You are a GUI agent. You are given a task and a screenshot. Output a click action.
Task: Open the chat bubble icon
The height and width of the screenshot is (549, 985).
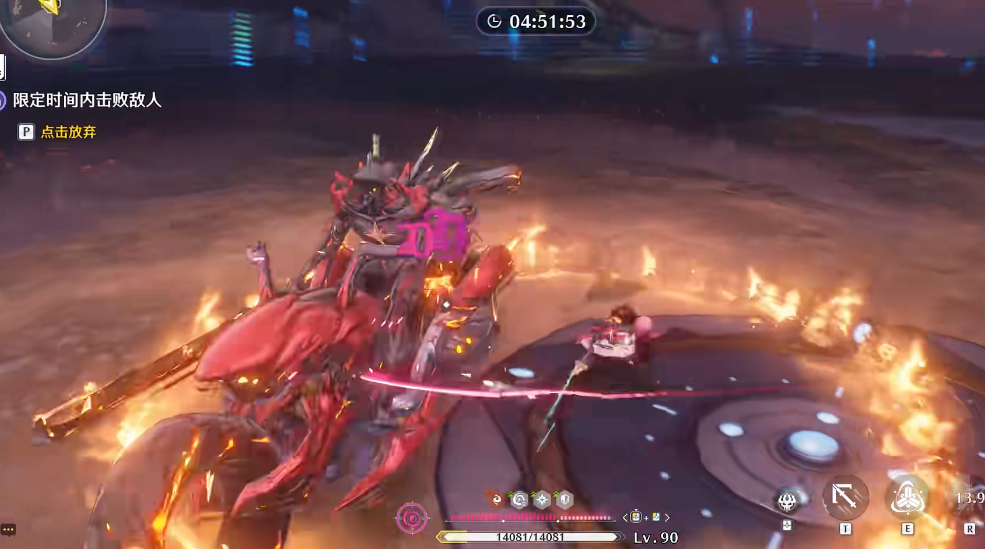[x=8, y=529]
